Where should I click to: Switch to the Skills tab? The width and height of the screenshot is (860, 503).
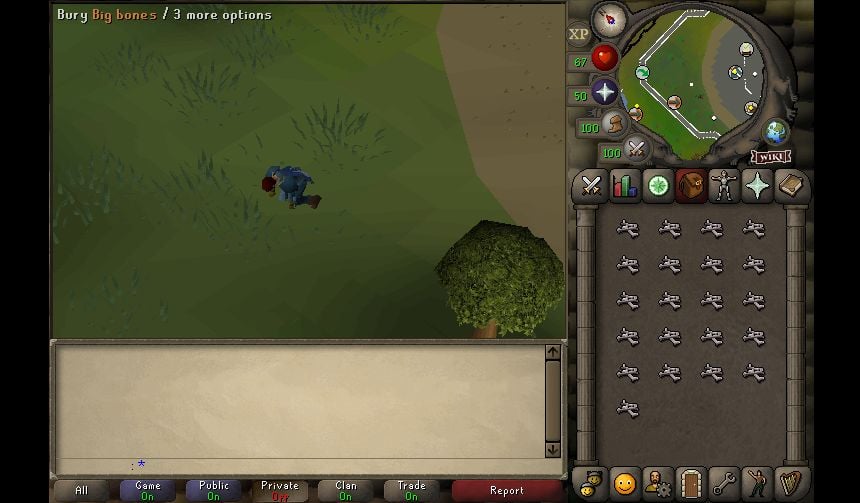(625, 186)
